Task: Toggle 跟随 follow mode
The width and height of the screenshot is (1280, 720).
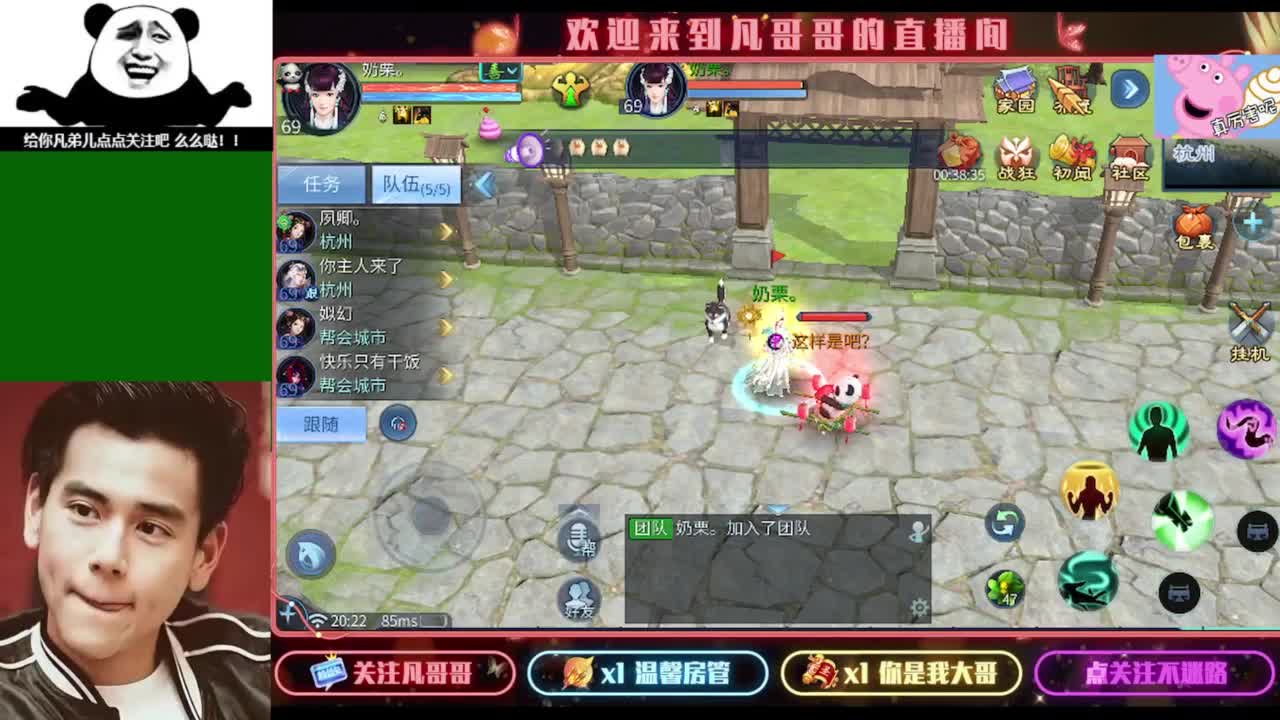Action: (x=323, y=424)
